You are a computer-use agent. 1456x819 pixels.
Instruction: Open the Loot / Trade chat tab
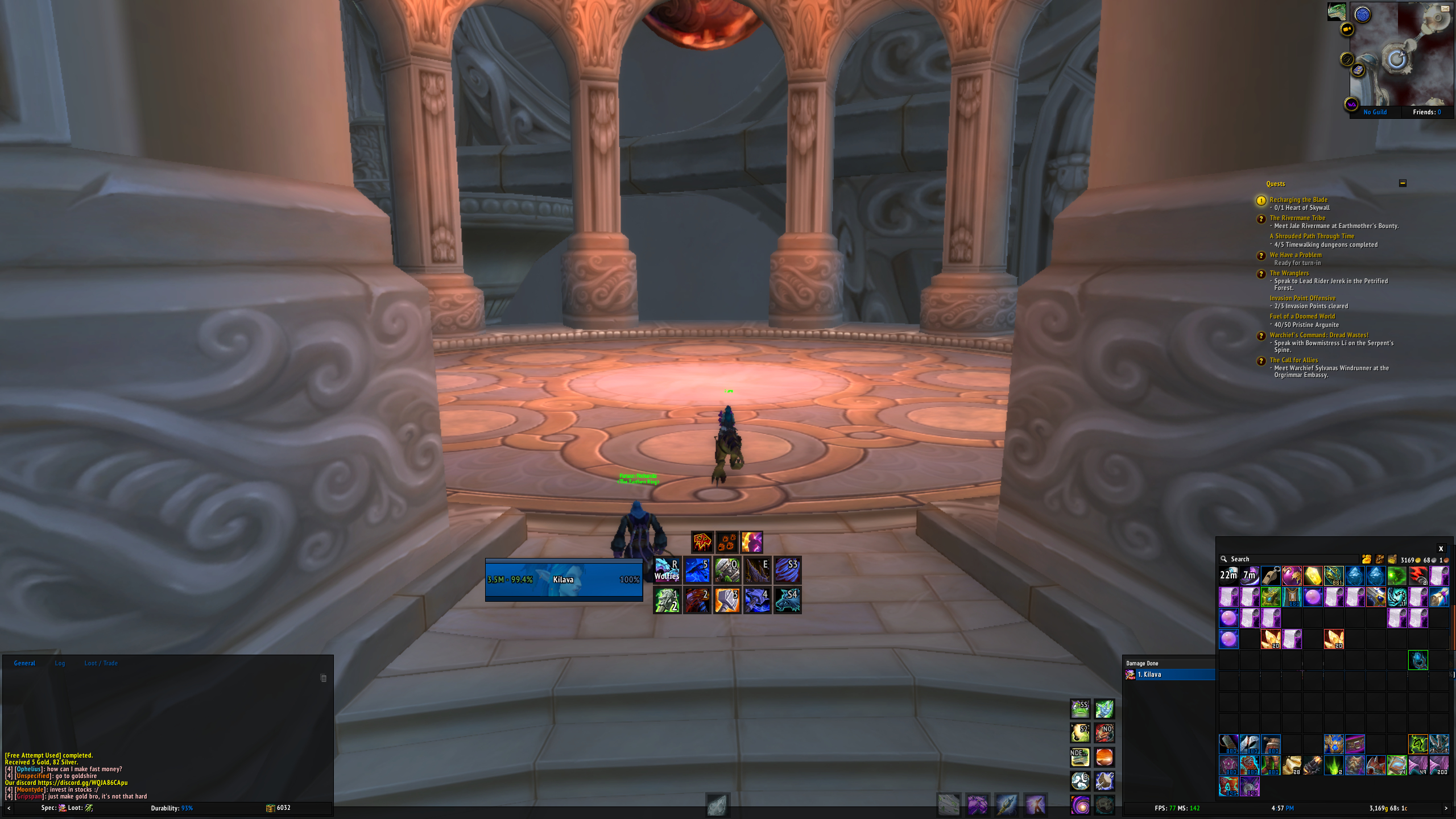point(101,663)
